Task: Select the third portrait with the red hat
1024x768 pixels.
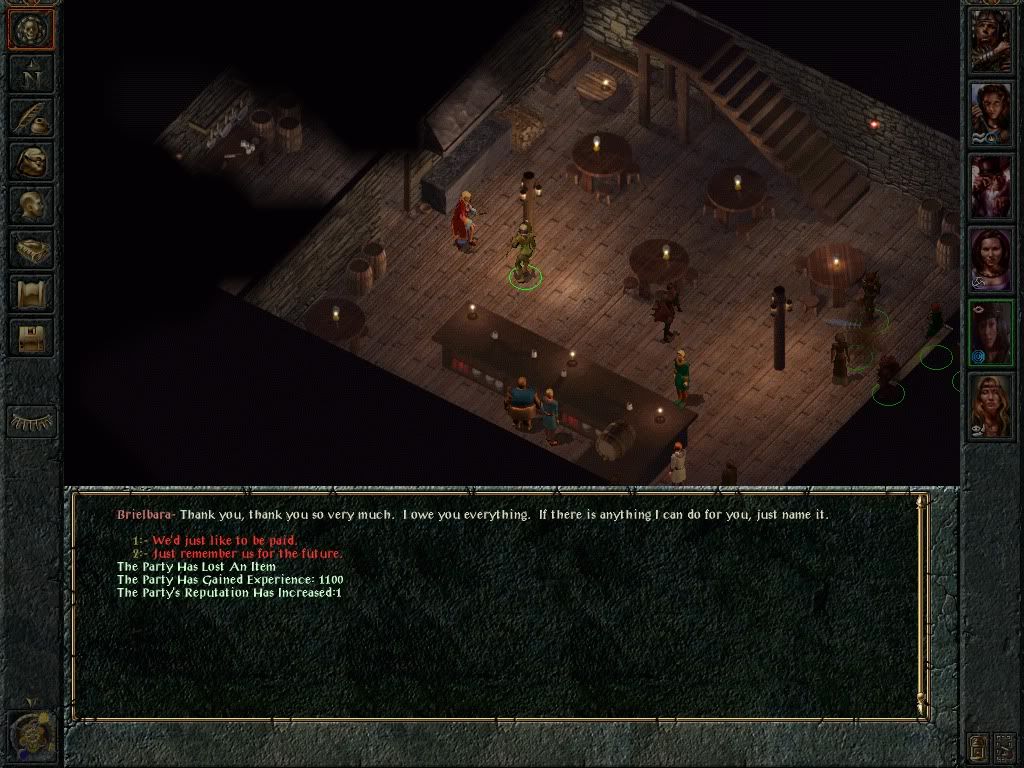Action: 991,187
